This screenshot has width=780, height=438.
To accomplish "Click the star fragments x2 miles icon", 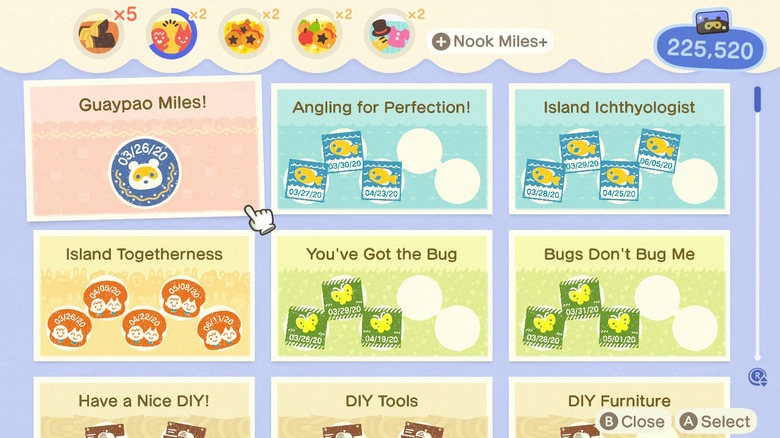I will pyautogui.click(x=243, y=36).
